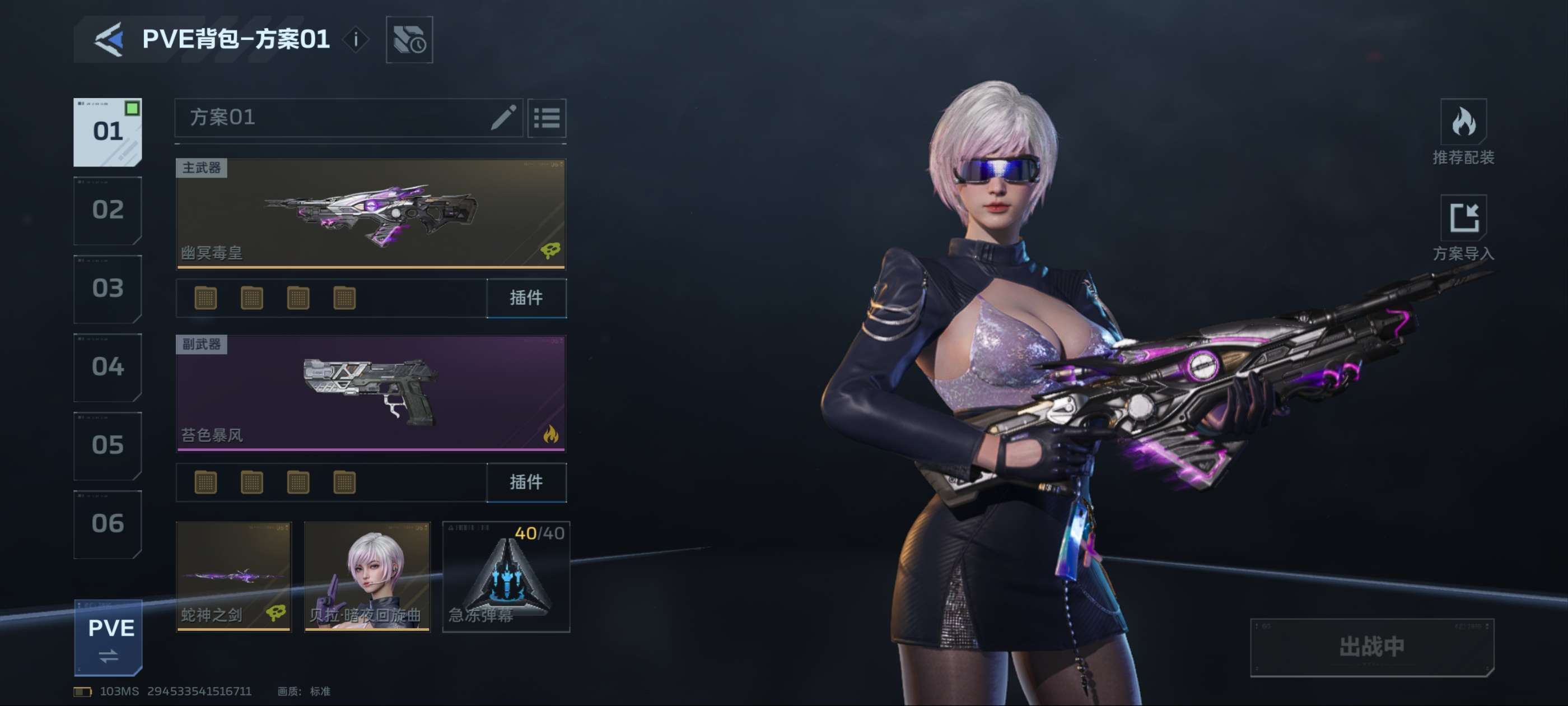The height and width of the screenshot is (706, 1568).
Task: Click the 出战中 deploy button
Action: pyautogui.click(x=1371, y=647)
